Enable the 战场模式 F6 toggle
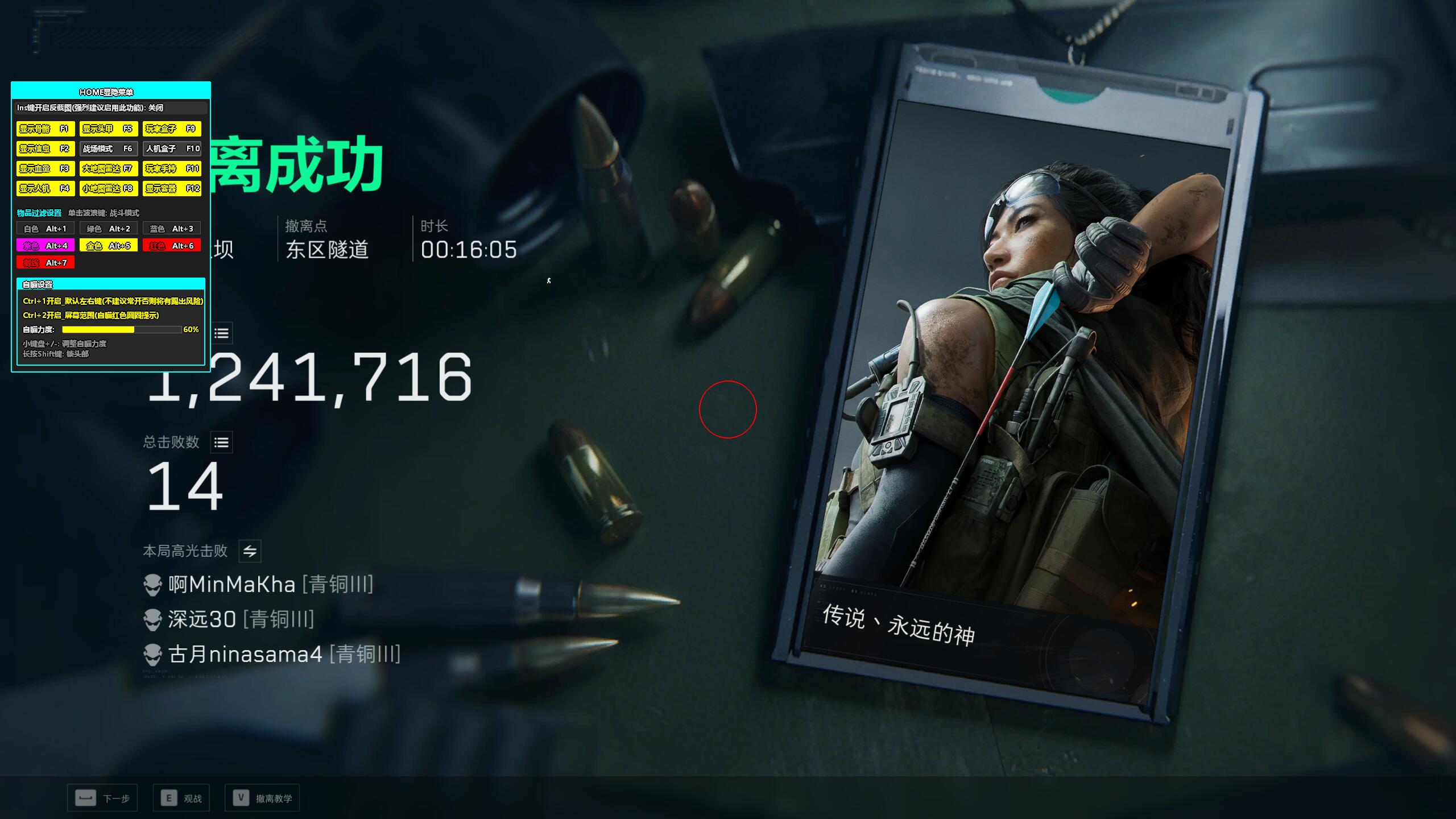The width and height of the screenshot is (1456, 819). [x=109, y=148]
